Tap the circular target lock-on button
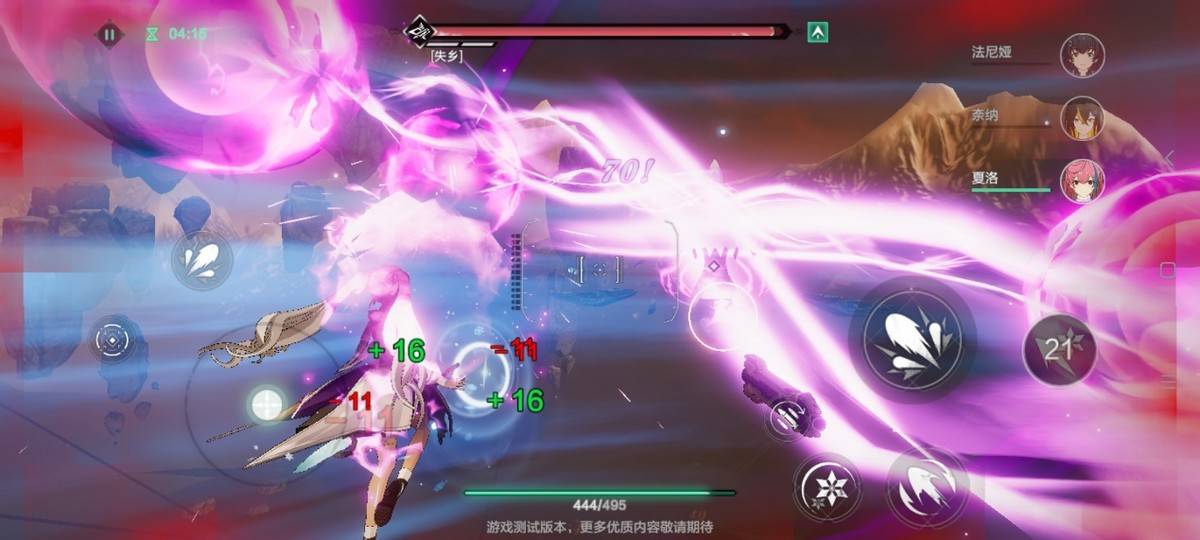The image size is (1200, 540). pyautogui.click(x=112, y=341)
